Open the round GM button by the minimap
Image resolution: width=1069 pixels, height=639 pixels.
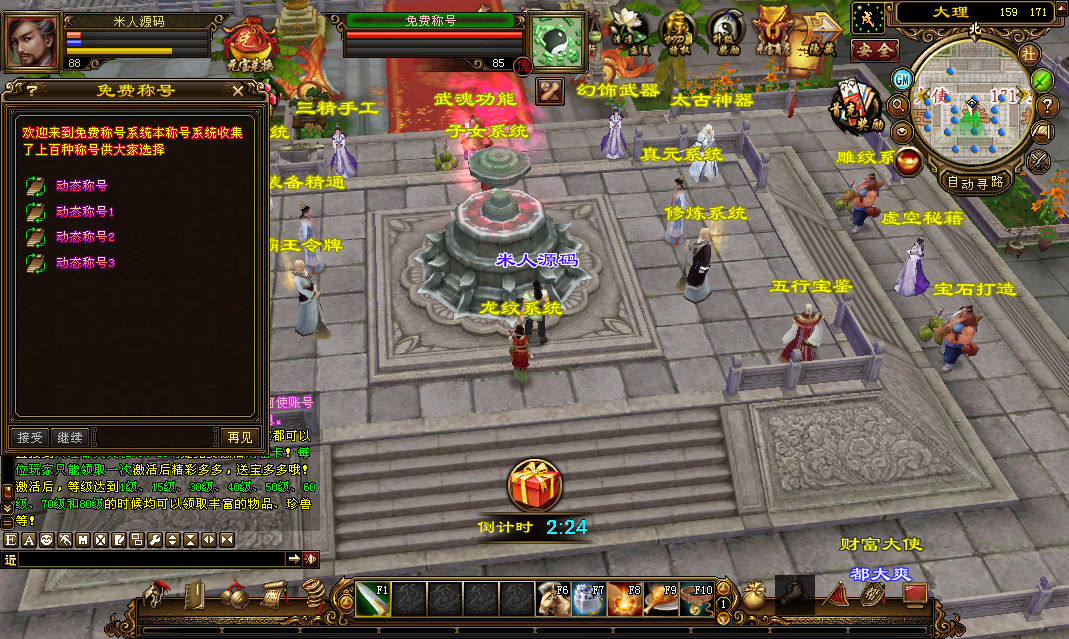click(x=902, y=79)
